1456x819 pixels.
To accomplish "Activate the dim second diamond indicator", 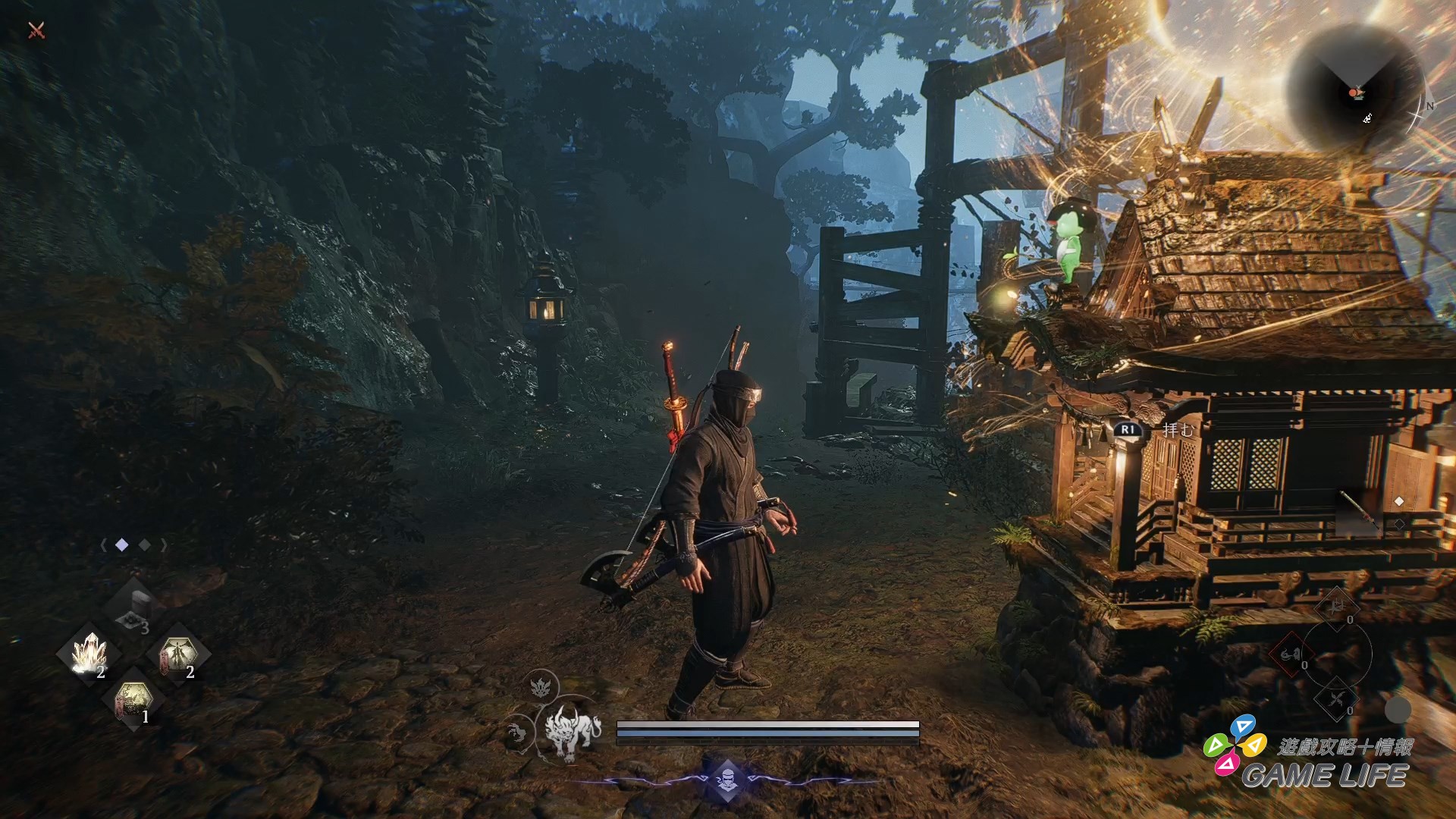I will click(144, 544).
